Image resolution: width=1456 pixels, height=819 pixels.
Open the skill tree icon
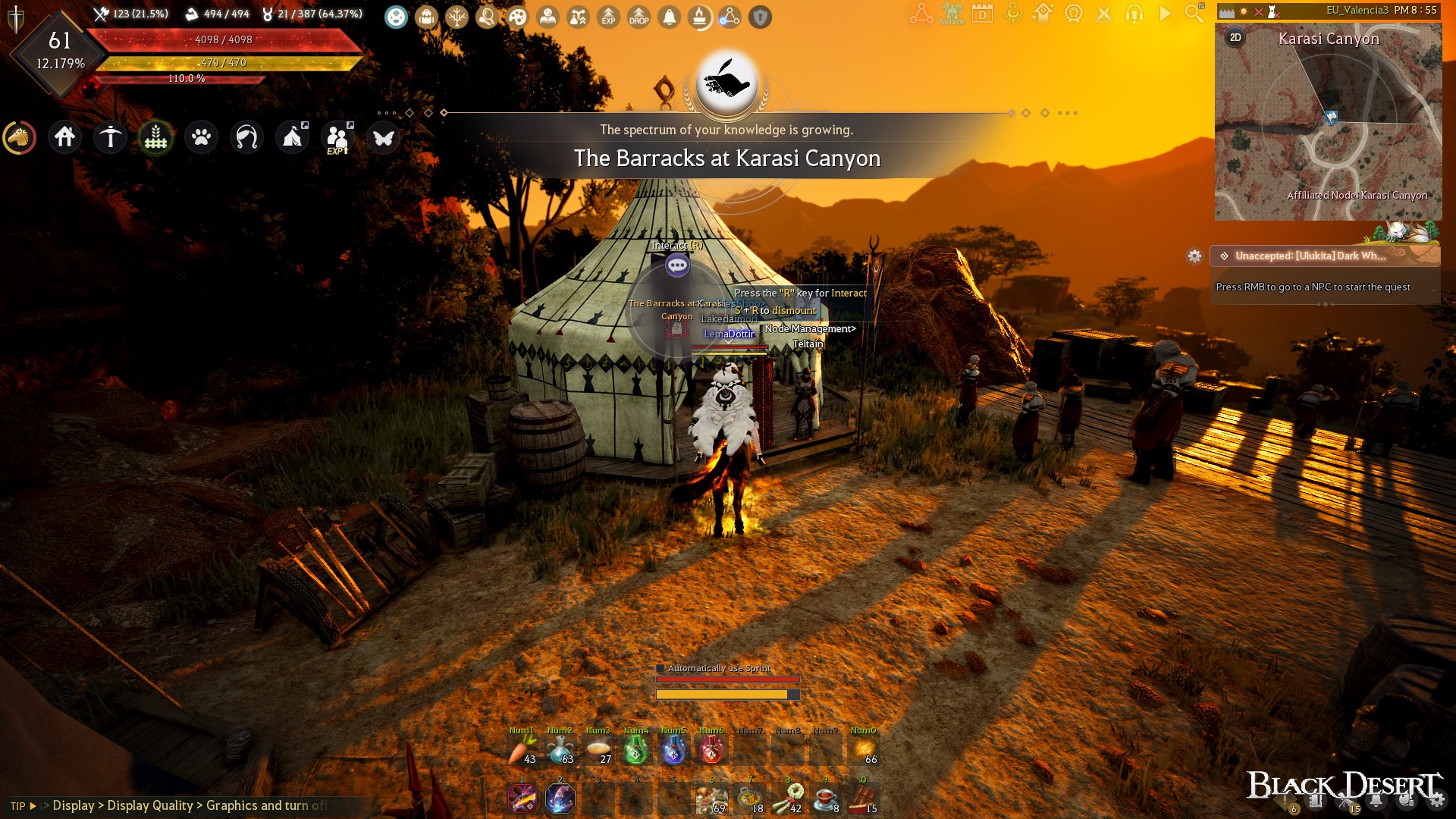pos(456,17)
